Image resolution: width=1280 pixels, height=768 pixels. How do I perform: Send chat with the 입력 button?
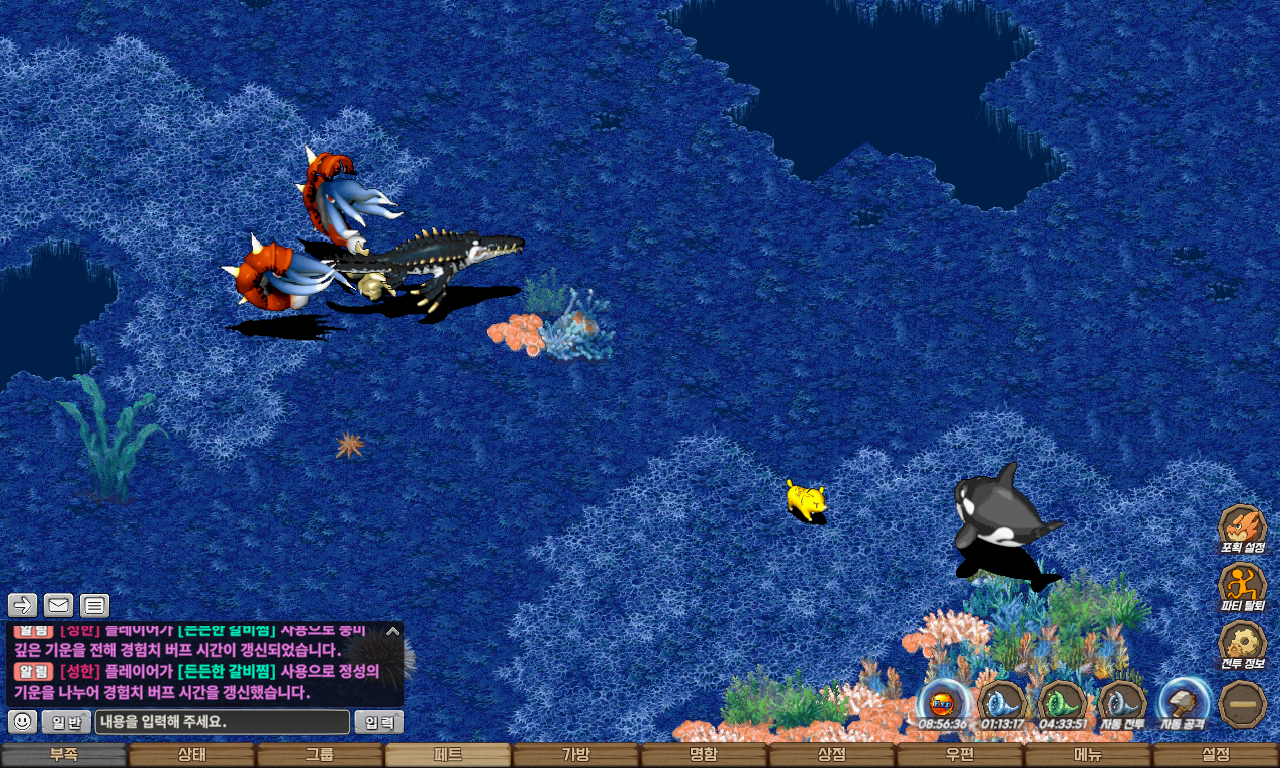[379, 722]
